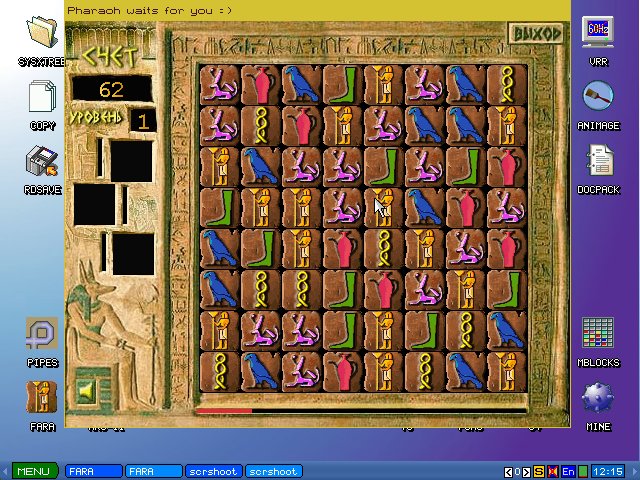This screenshot has width=640, height=480.
Task: Click the 12:15 taskbar clock
Action: [x=607, y=471]
